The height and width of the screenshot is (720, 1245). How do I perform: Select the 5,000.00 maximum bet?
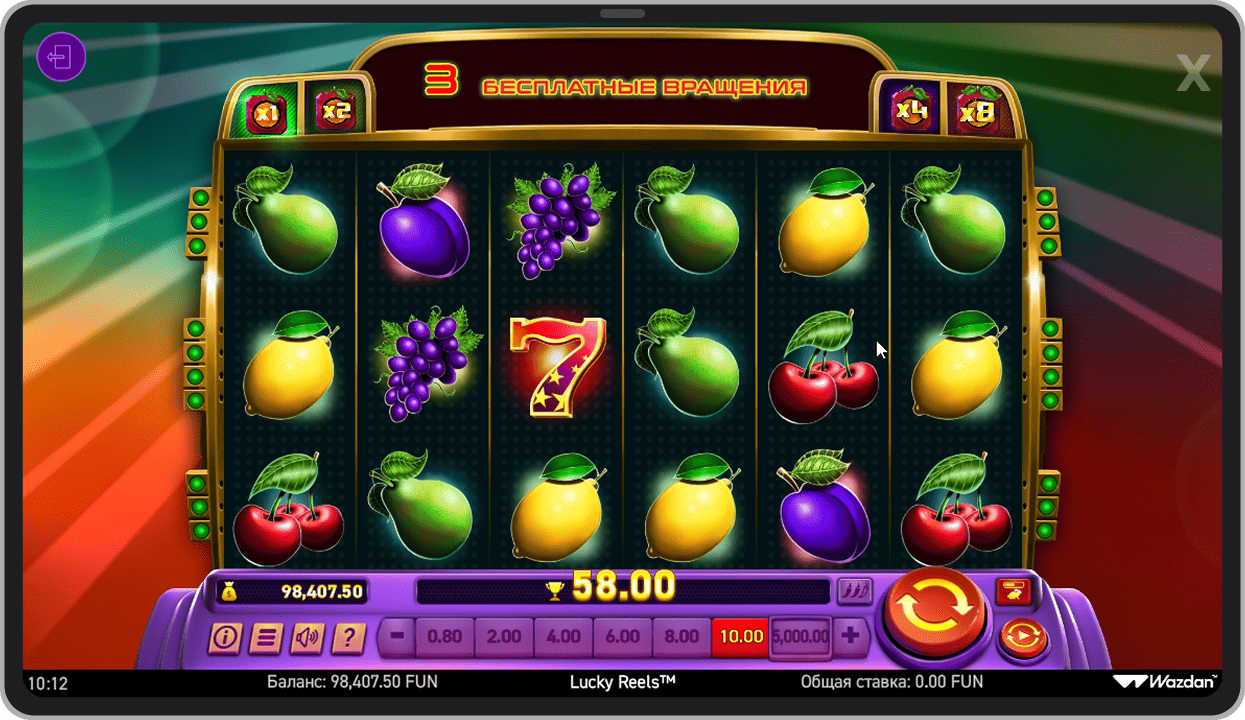(800, 636)
